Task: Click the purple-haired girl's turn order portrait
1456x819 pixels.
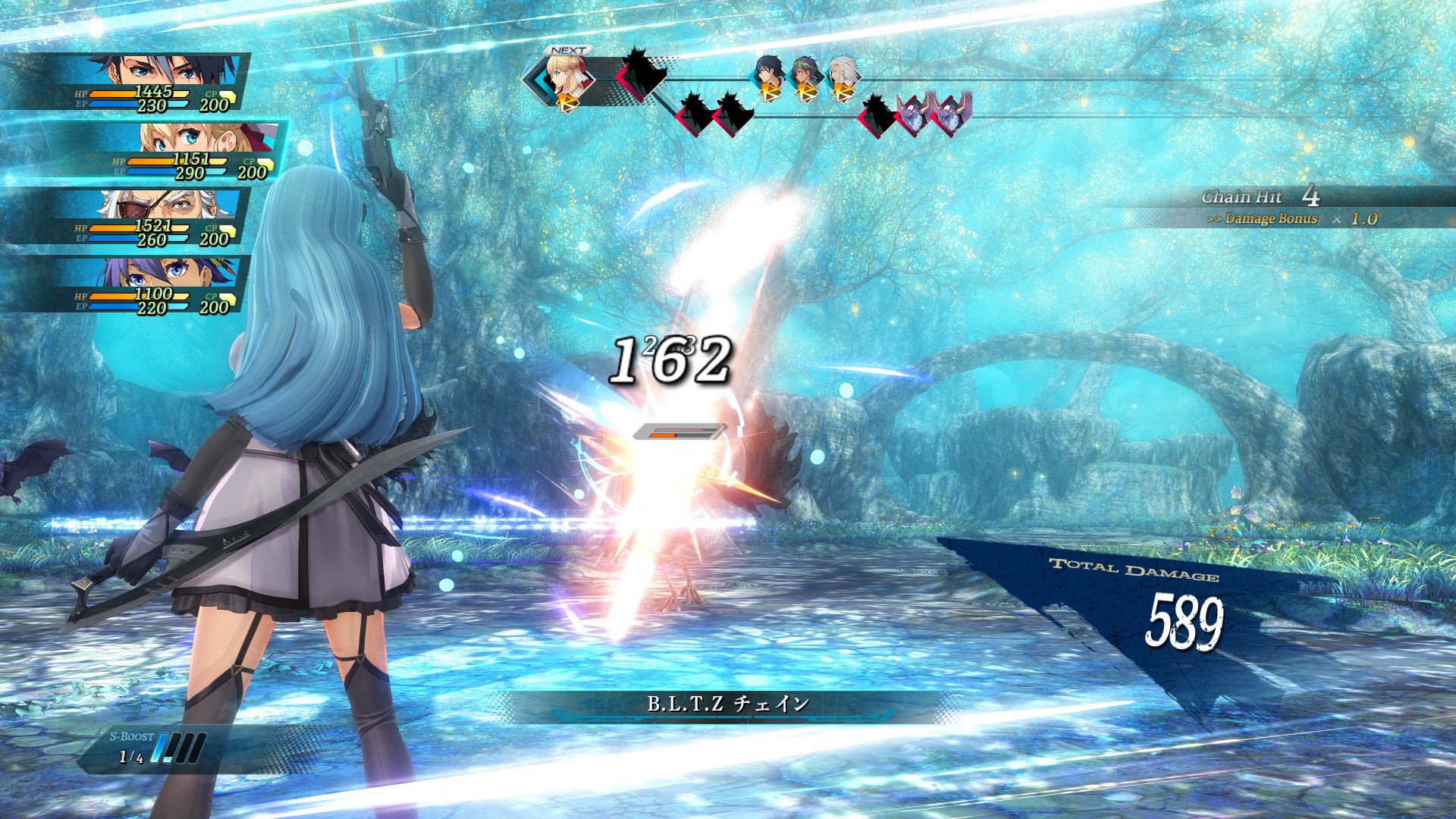Action: [x=805, y=75]
